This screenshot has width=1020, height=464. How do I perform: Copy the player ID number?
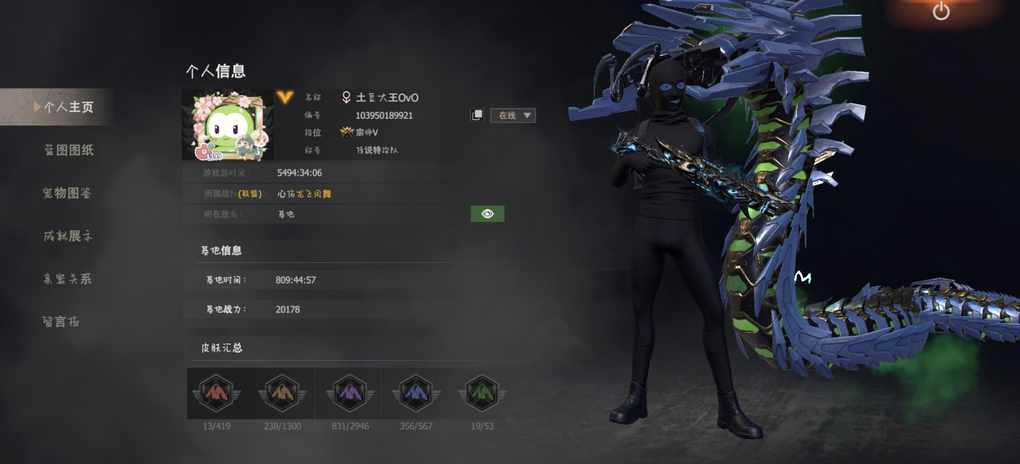(477, 115)
